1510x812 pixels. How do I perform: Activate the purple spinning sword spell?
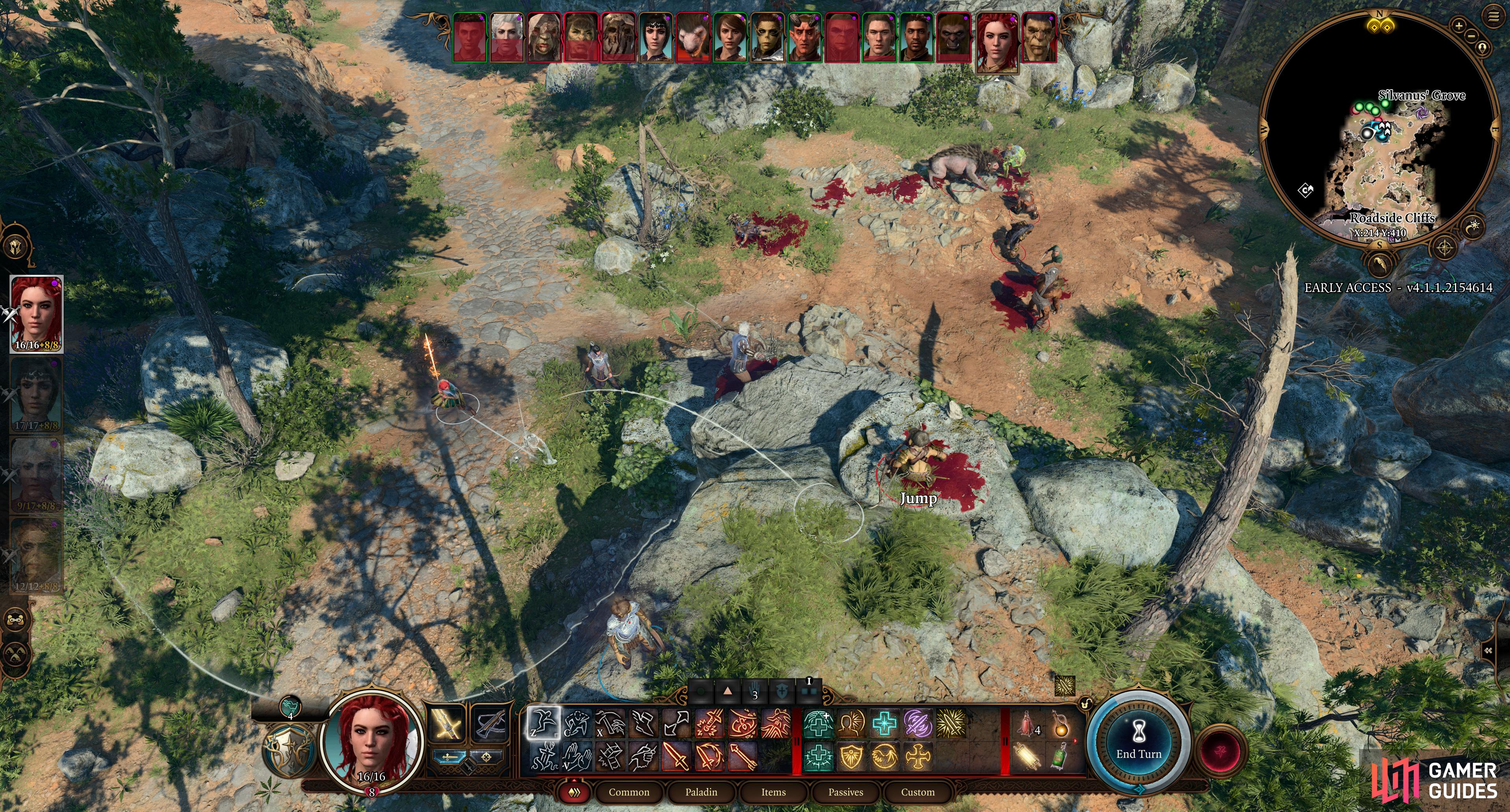click(918, 724)
